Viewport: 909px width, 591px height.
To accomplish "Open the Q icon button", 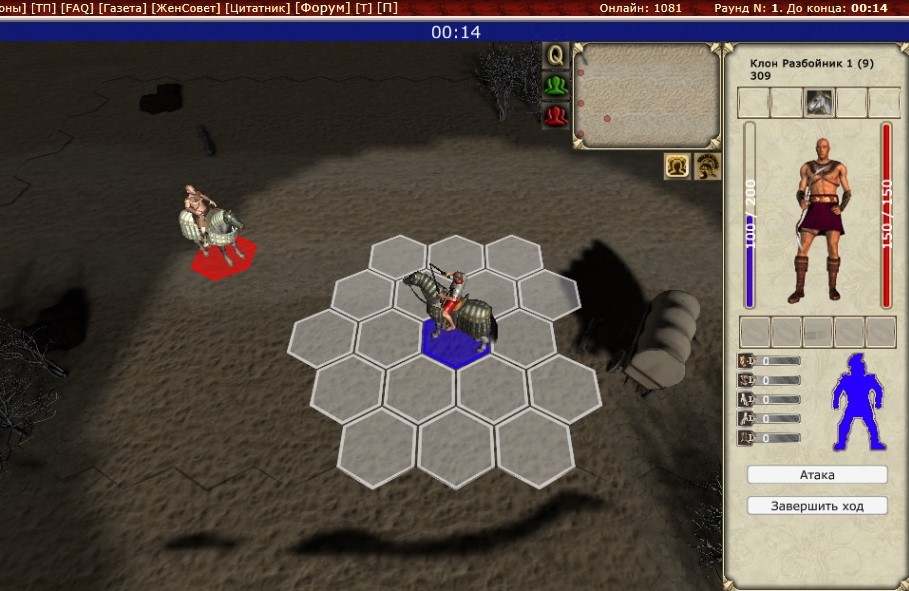I will point(555,54).
